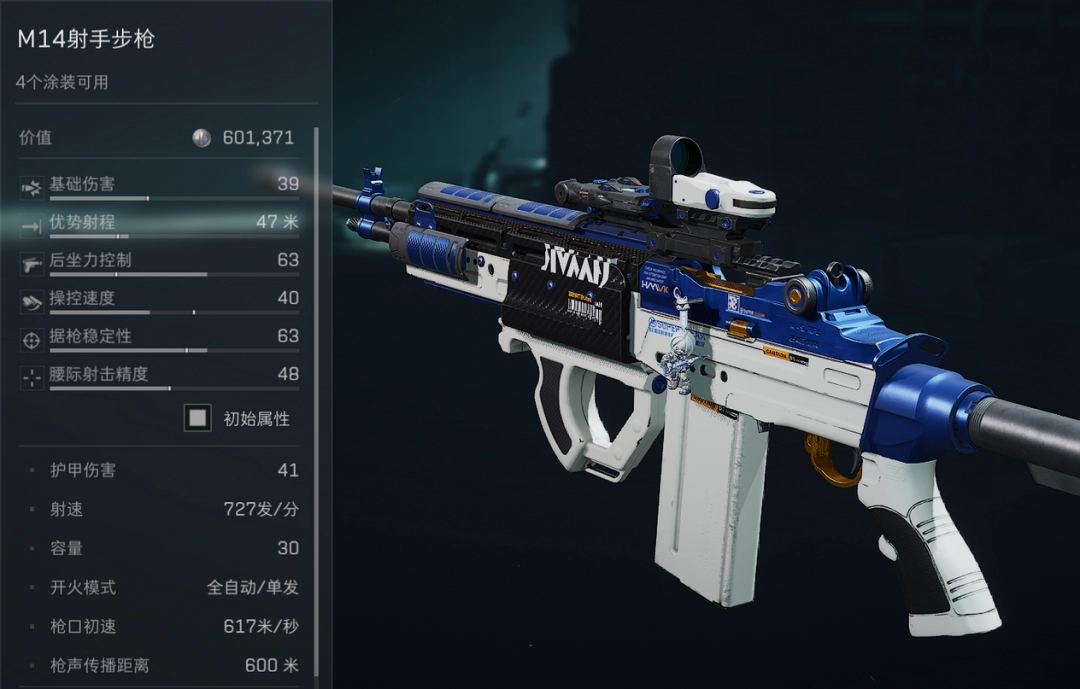Toggle the 初始属性 checkbox
Screen dimensions: 1080x689
point(198,418)
